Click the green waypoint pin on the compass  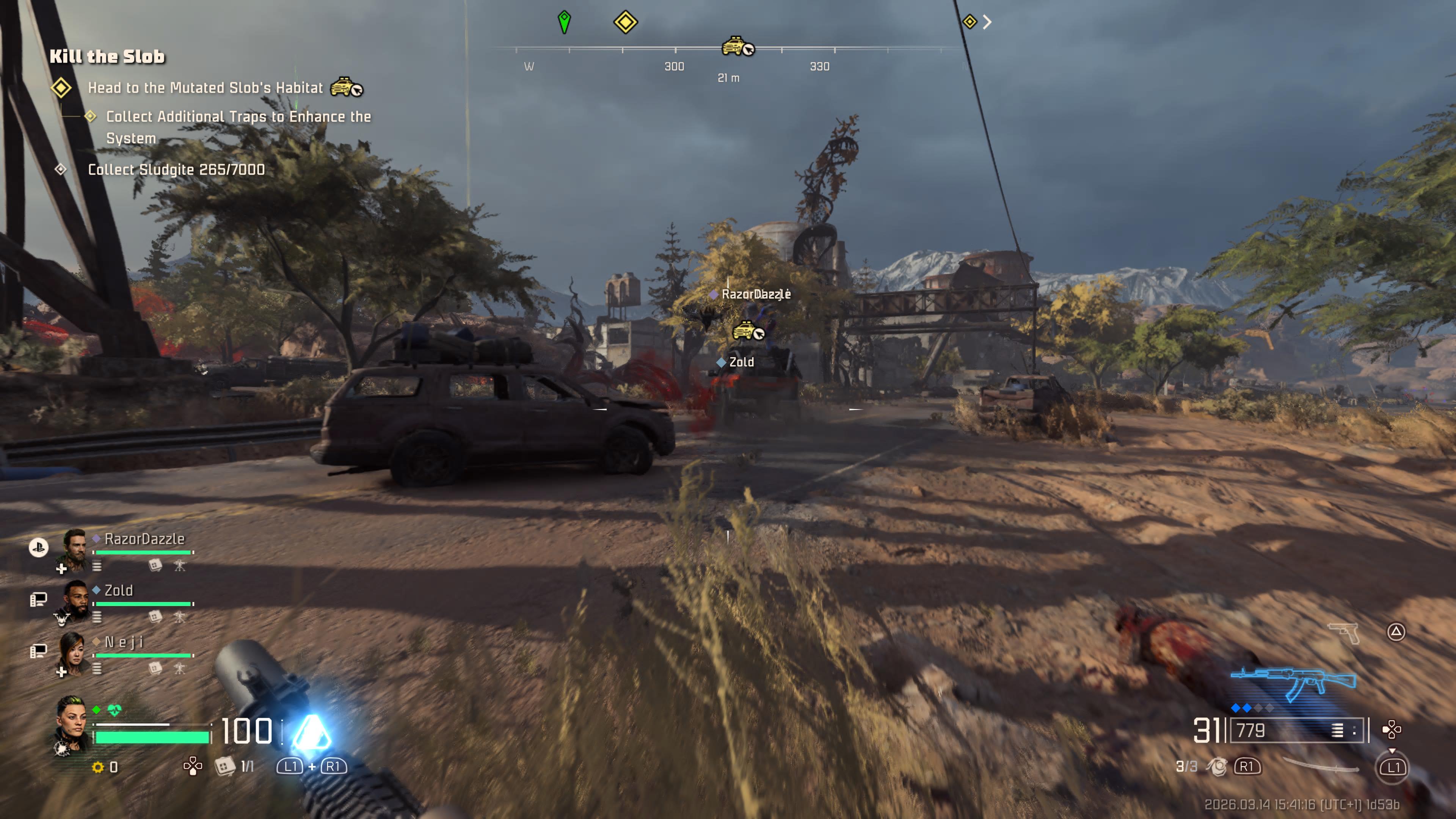click(564, 22)
